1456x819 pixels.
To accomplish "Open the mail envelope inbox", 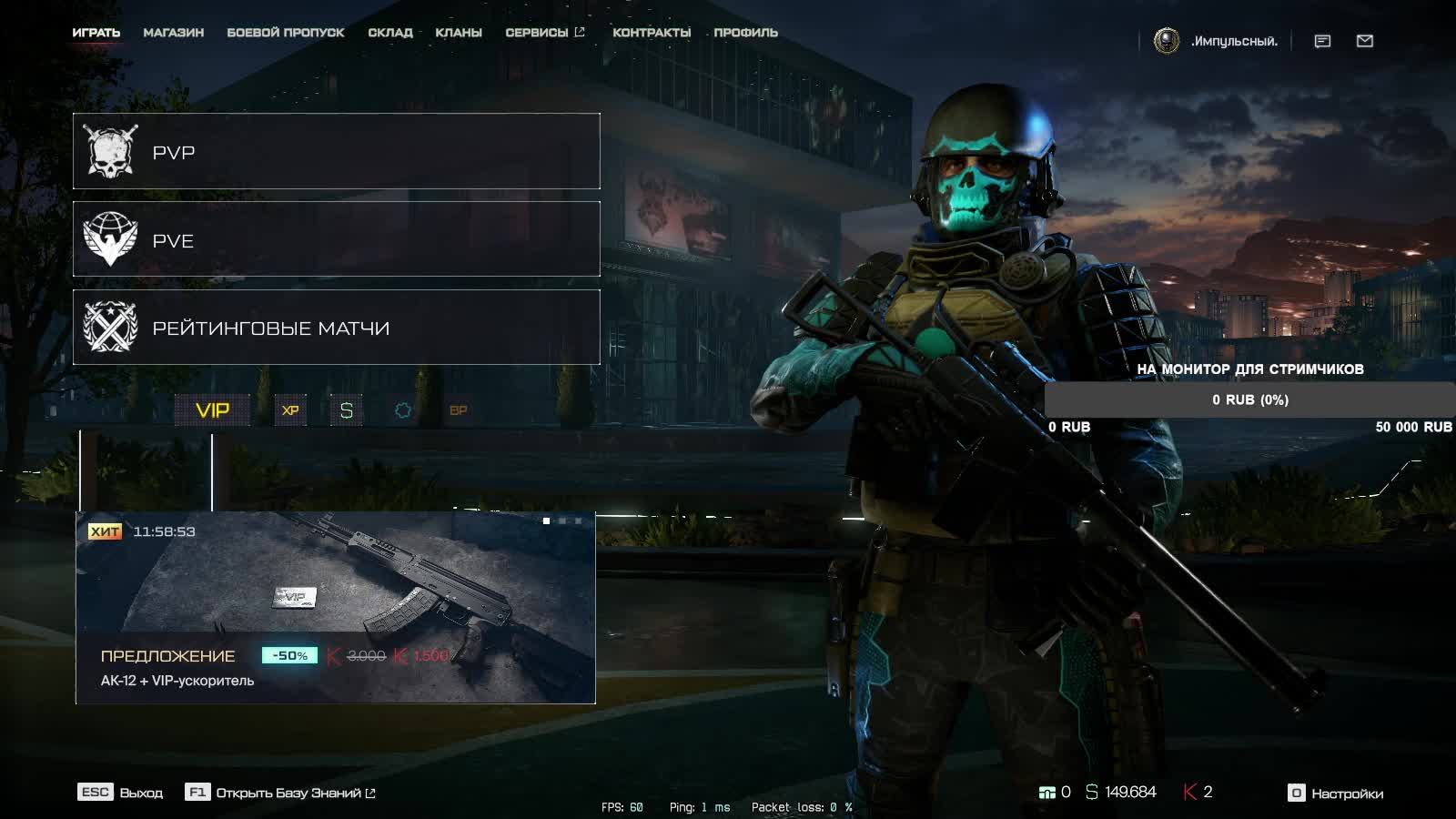I will tap(1364, 41).
